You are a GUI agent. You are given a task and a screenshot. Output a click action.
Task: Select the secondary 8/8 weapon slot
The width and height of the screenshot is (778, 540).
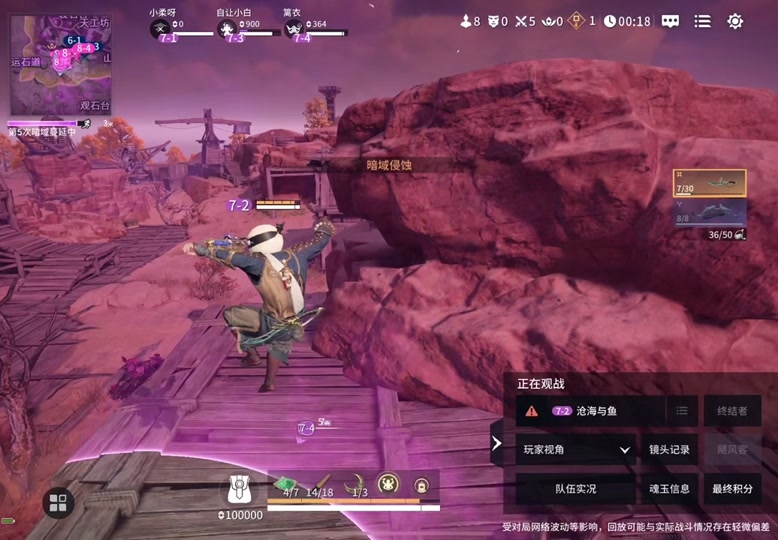point(710,212)
